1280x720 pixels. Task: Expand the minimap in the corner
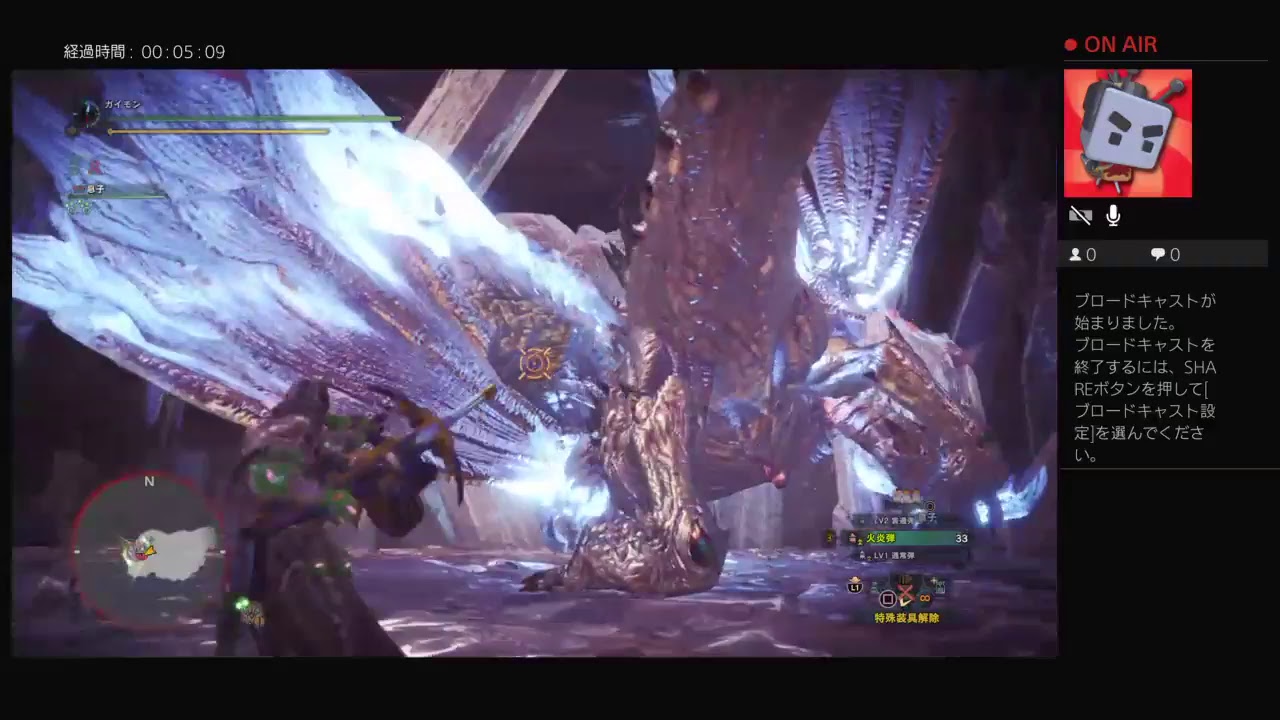click(148, 550)
